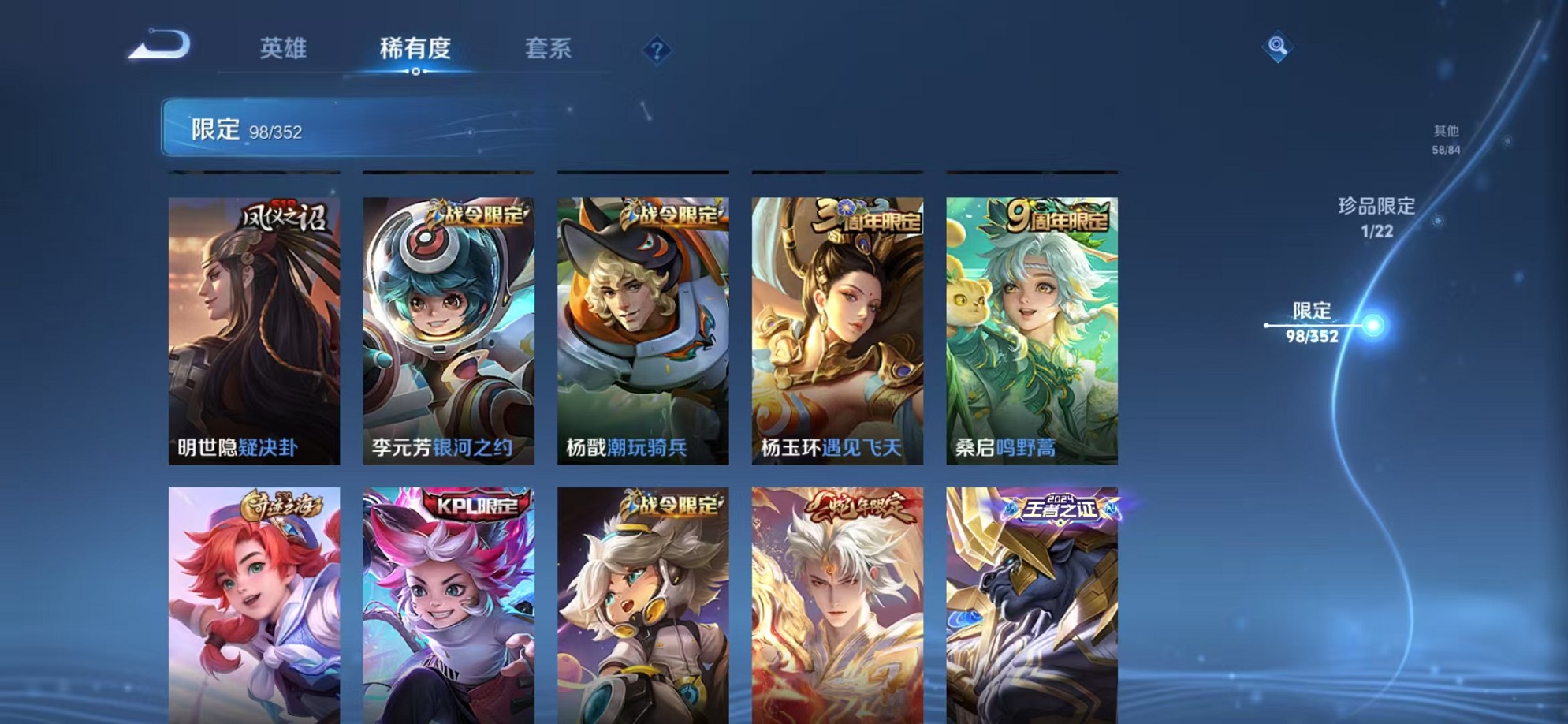Jump to 其他 58/84 category on right

pyautogui.click(x=1447, y=140)
